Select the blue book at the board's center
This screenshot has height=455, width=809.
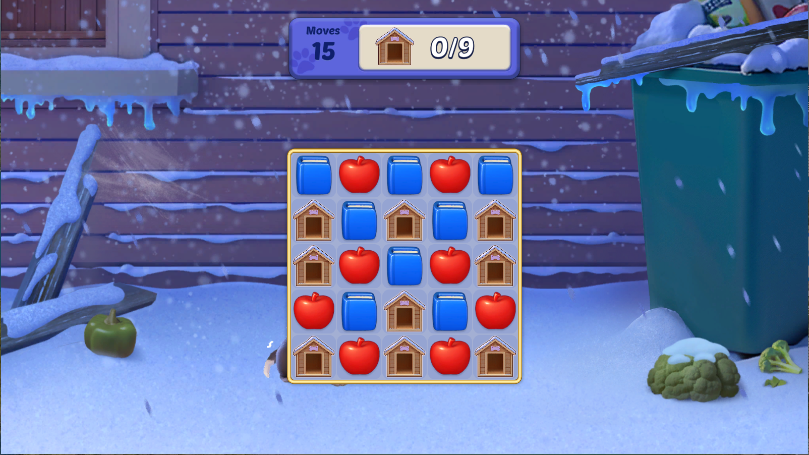pos(405,266)
